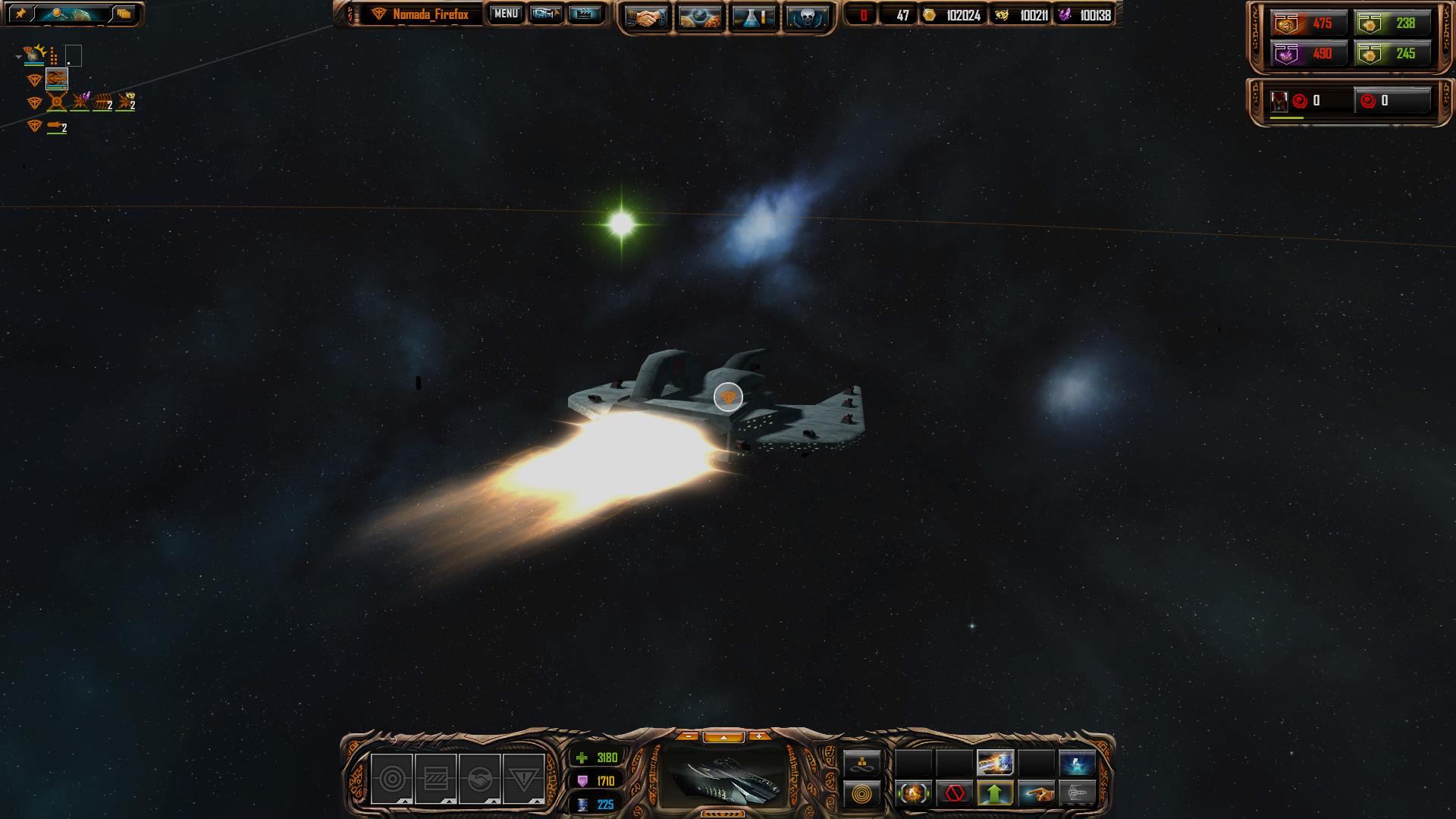This screenshot has width=1456, height=819.
Task: Activate the explosion attack command
Action: coord(914,793)
